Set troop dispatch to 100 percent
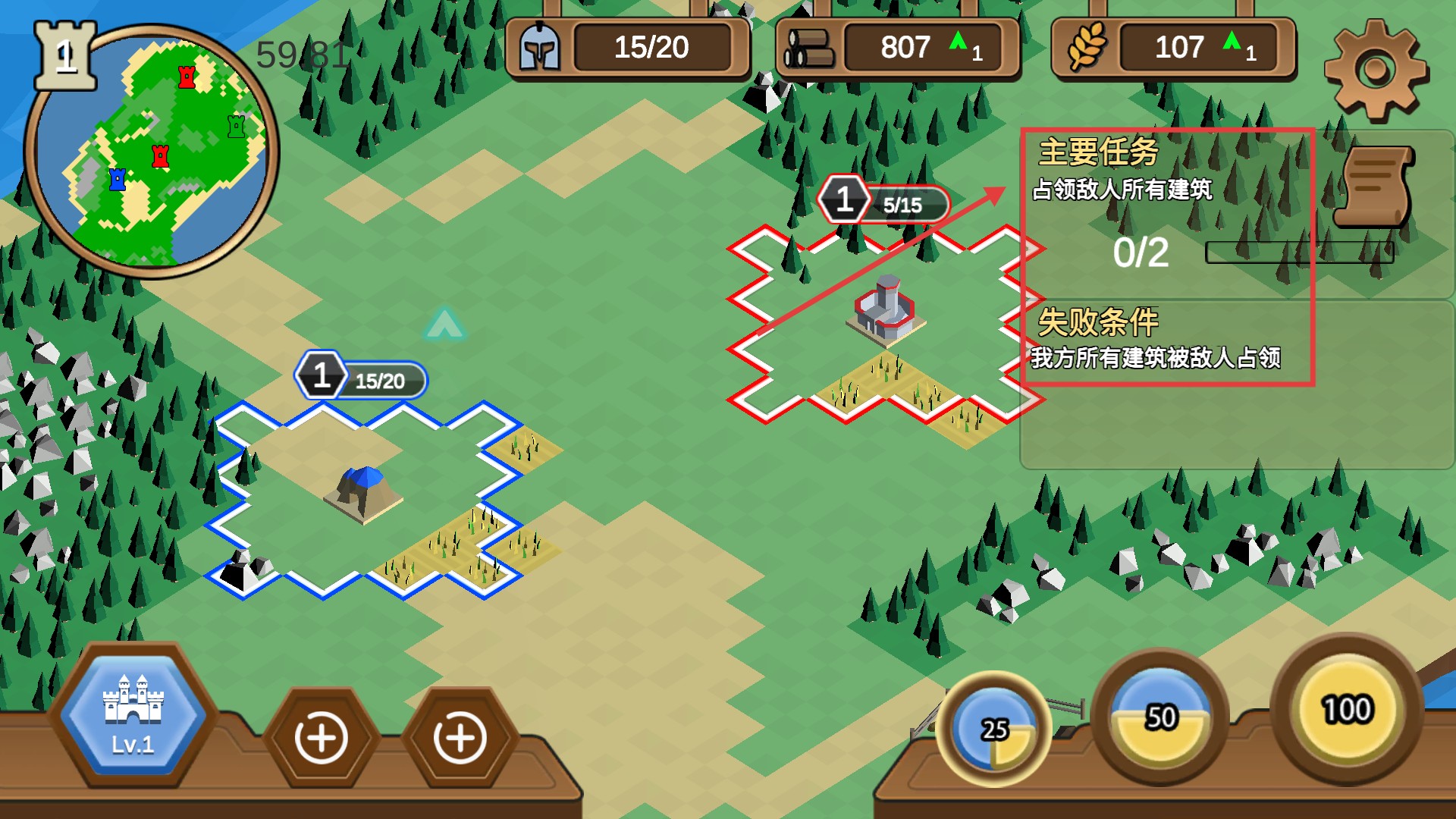 (1347, 709)
